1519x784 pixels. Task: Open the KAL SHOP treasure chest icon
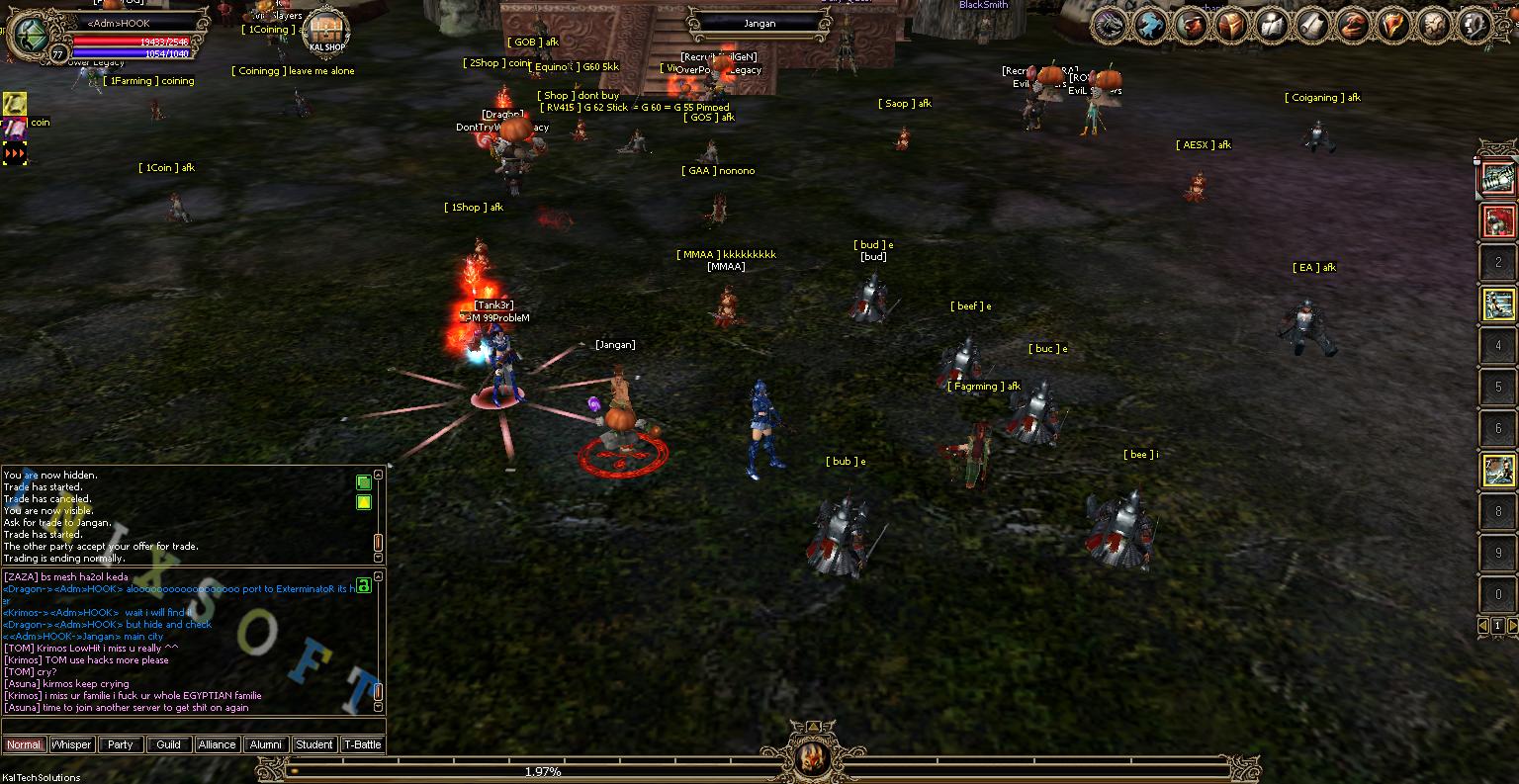click(326, 28)
